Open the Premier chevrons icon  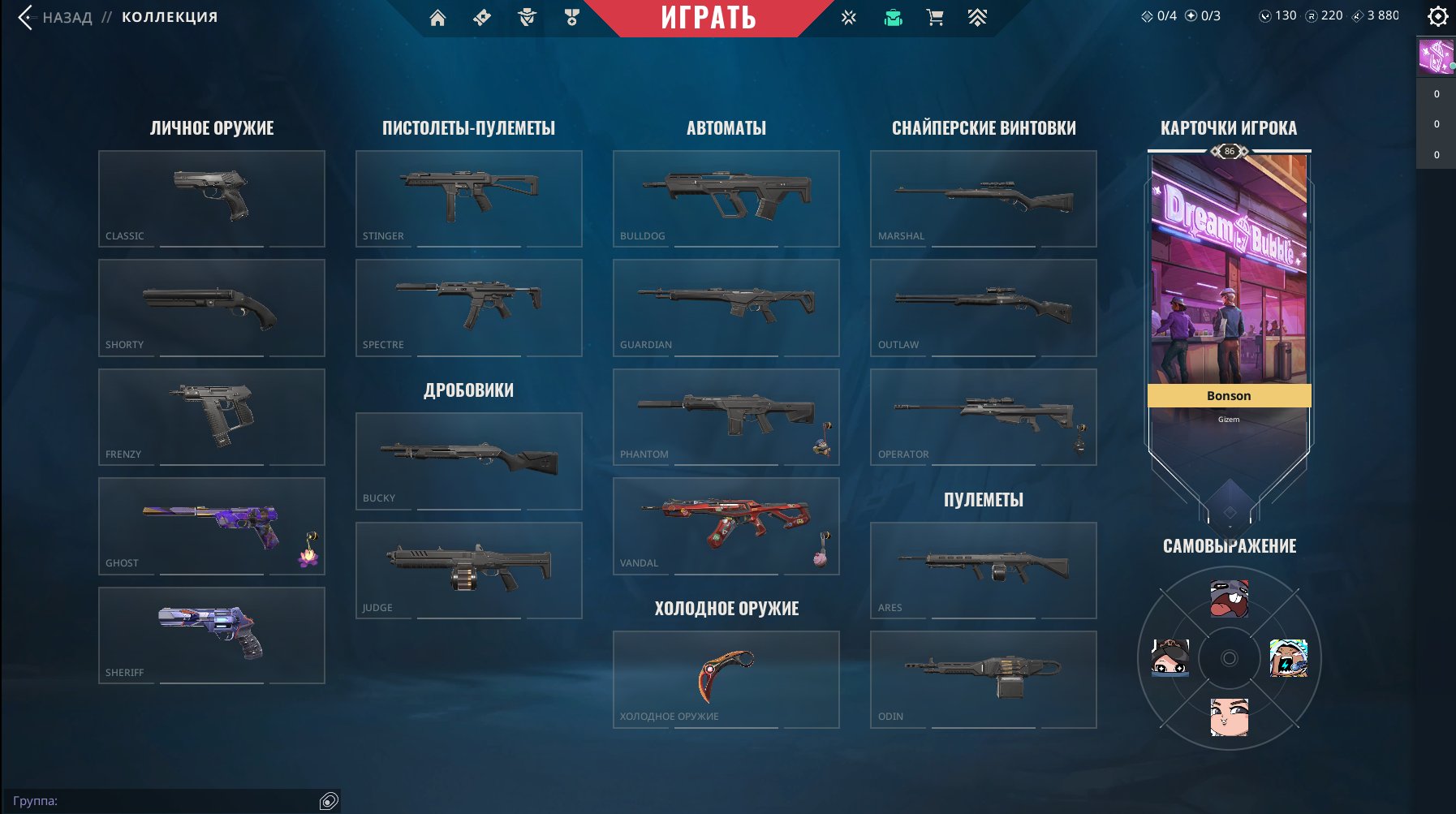pos(976,17)
